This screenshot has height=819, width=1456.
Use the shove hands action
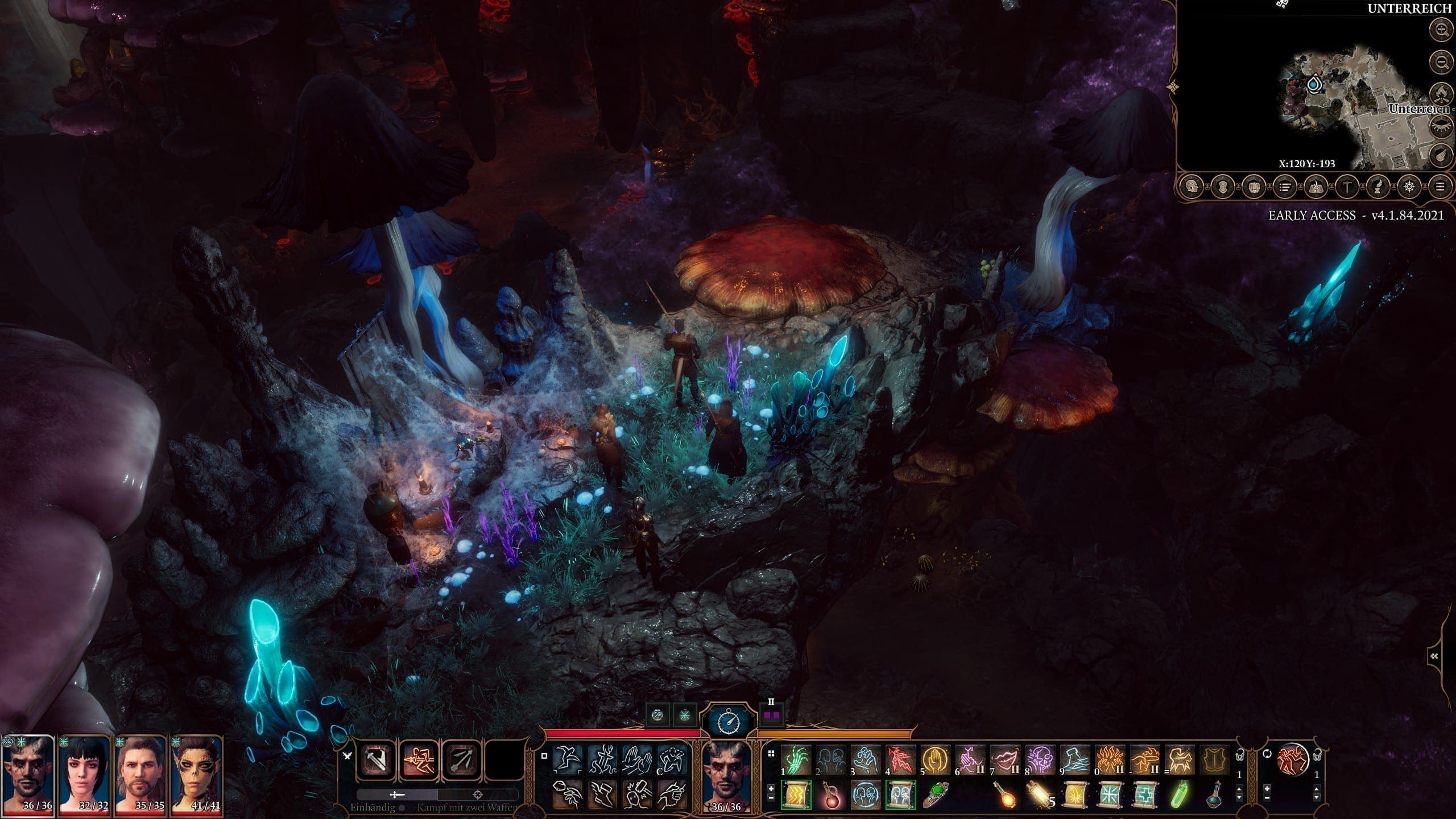(636, 759)
